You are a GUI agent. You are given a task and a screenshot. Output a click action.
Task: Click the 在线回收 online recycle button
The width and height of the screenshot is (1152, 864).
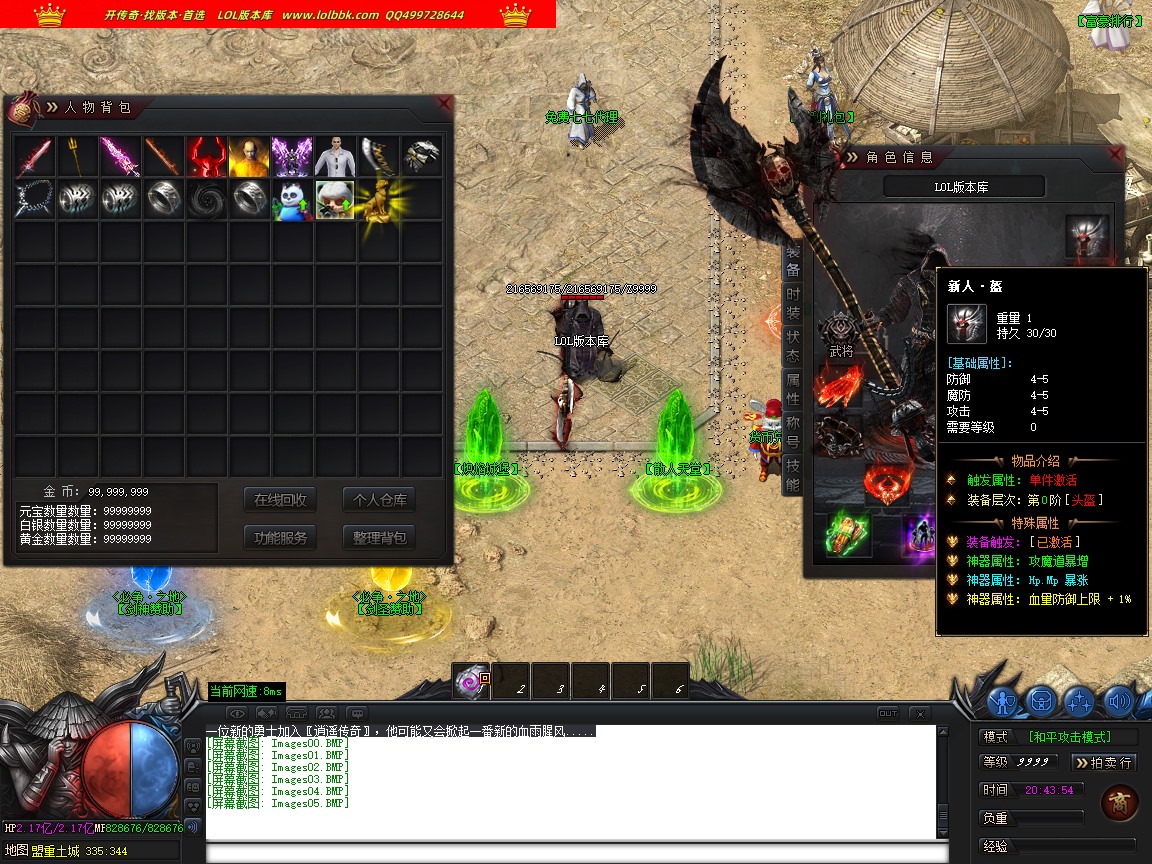280,500
